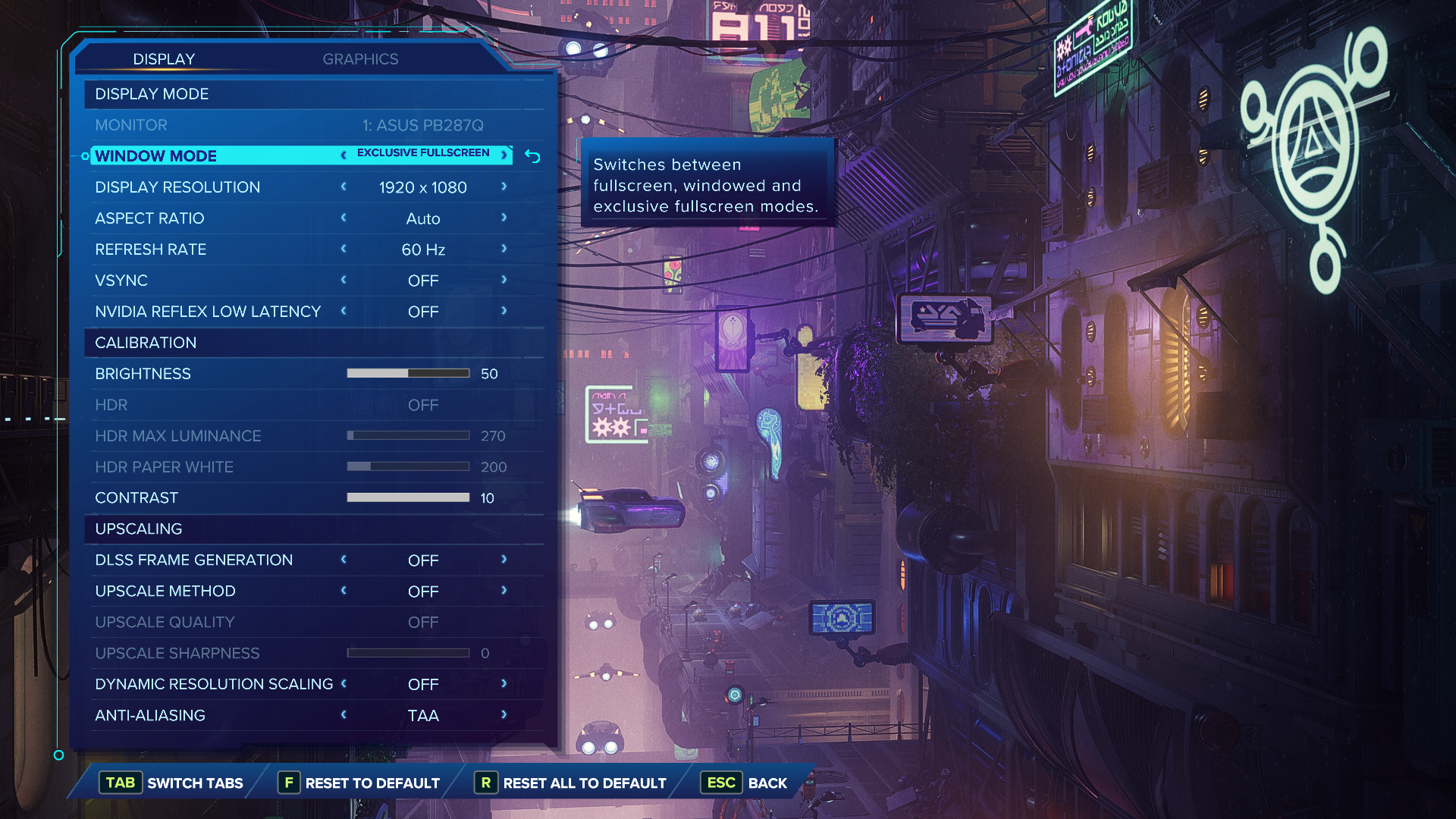Raise Refresh Rate using its right arrow
This screenshot has width=1456, height=819.
[504, 249]
